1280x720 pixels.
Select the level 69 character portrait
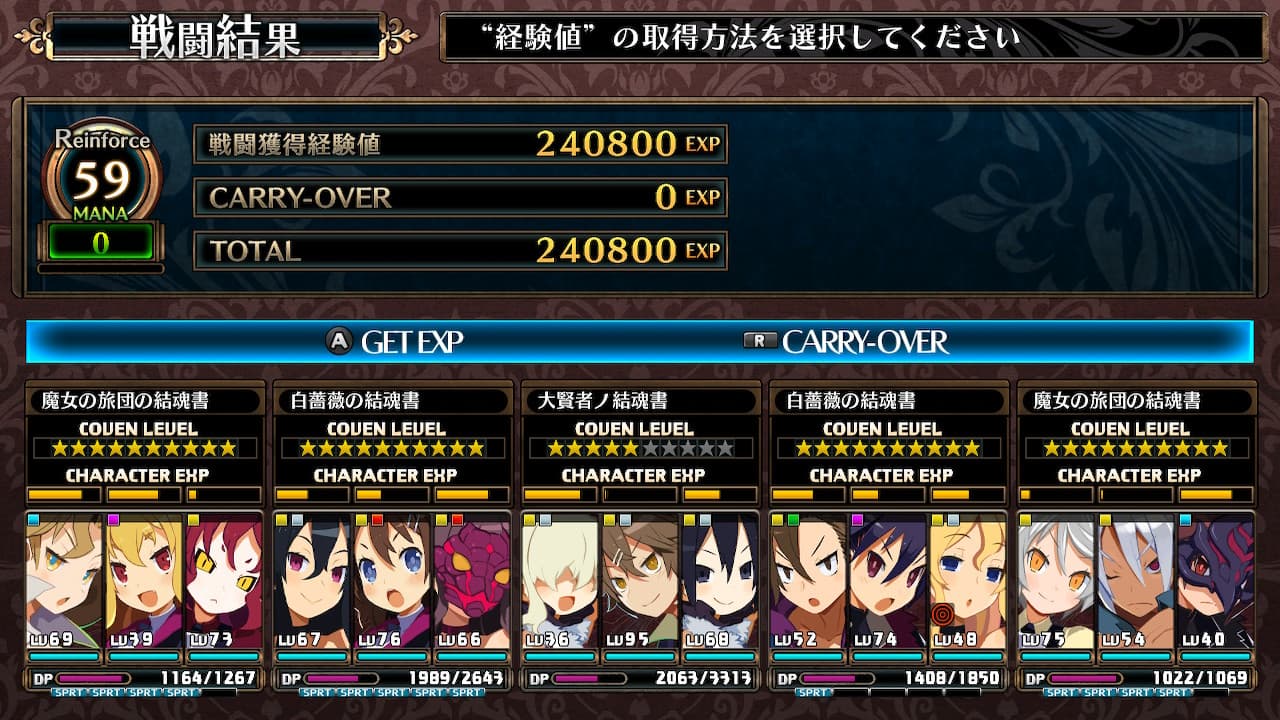coord(64,580)
